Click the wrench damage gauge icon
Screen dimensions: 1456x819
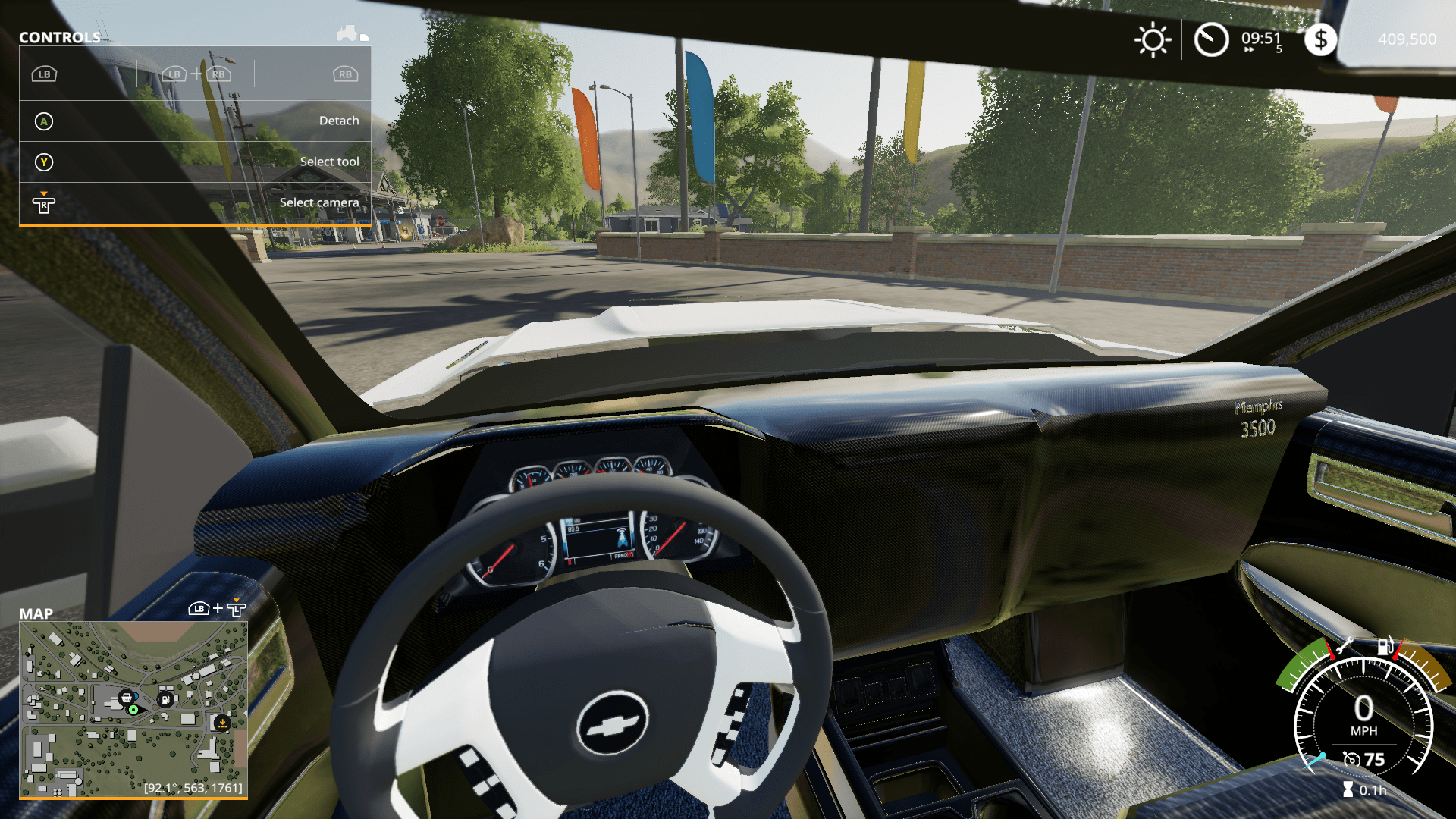(x=1344, y=646)
